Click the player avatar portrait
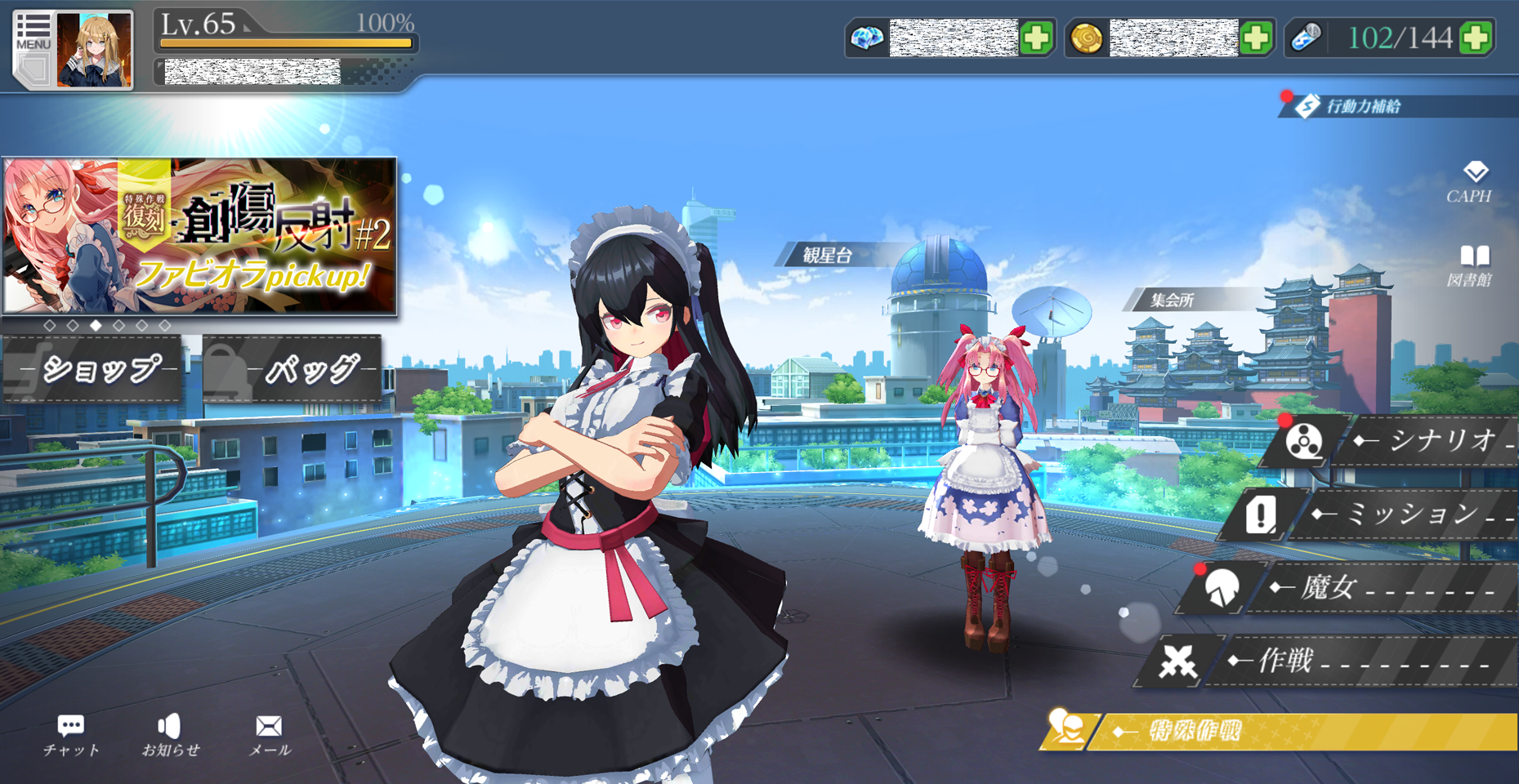This screenshot has height=784, width=1519. 94,51
